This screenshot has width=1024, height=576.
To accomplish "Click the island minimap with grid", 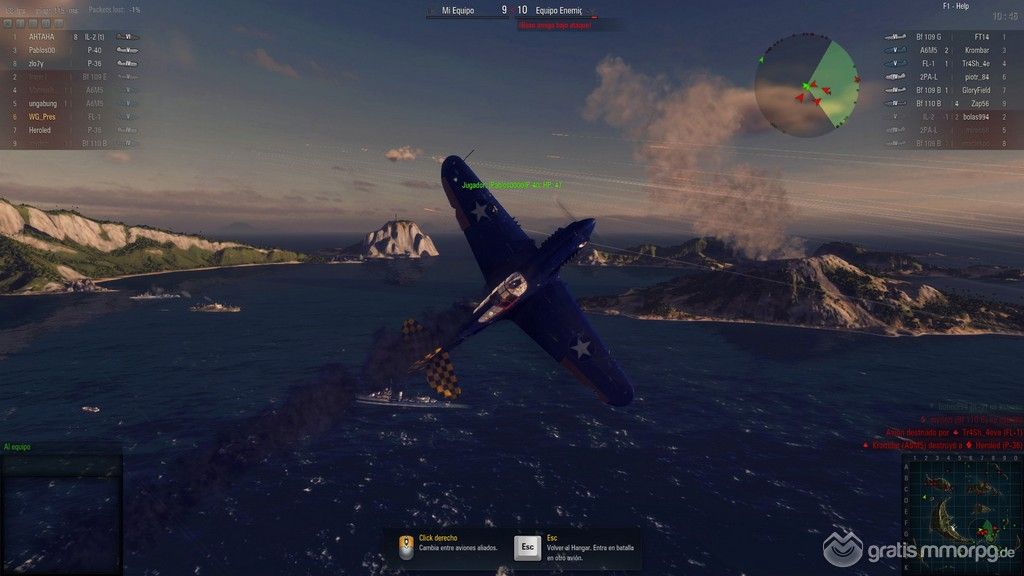I will click(959, 512).
